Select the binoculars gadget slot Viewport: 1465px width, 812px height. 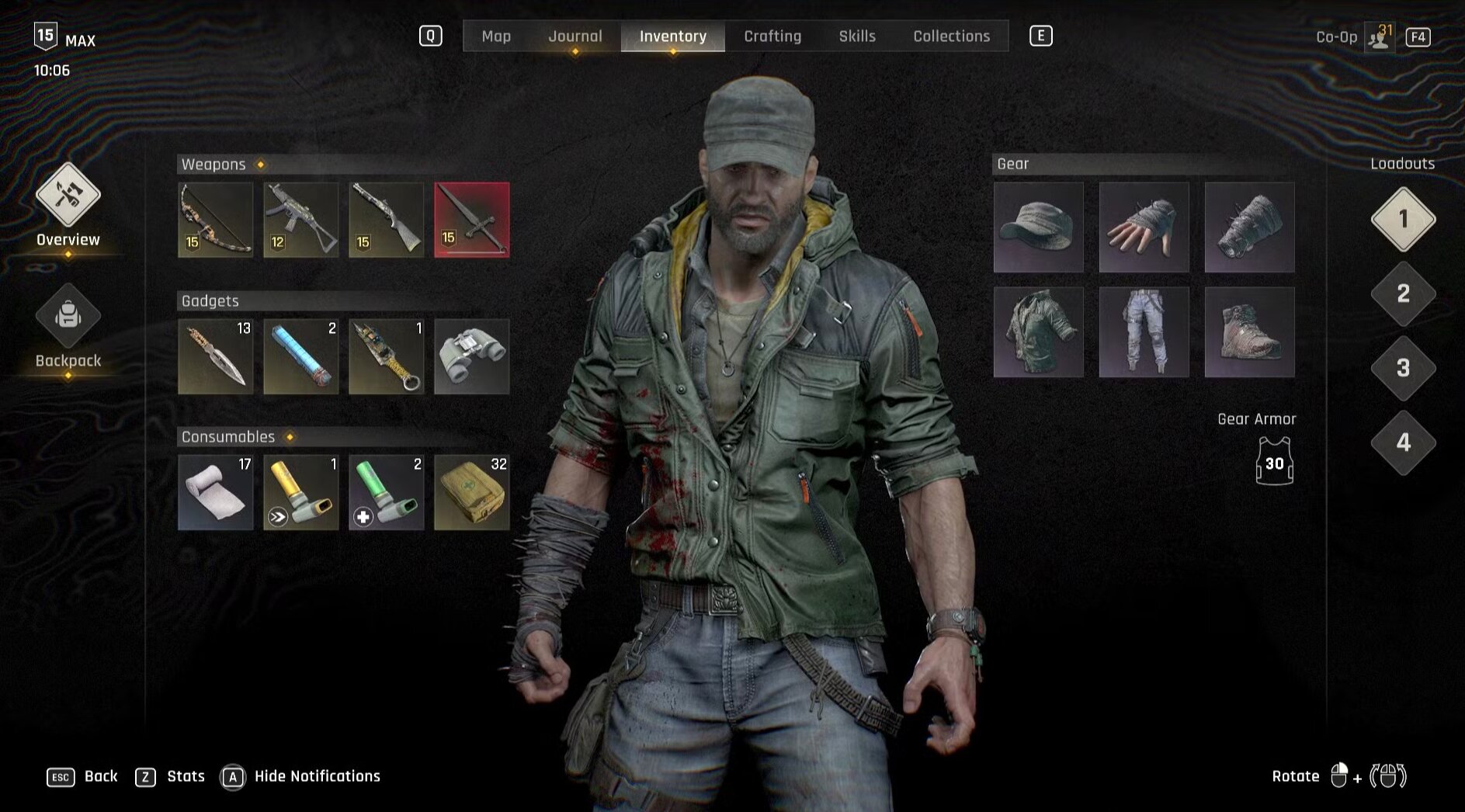coord(472,356)
